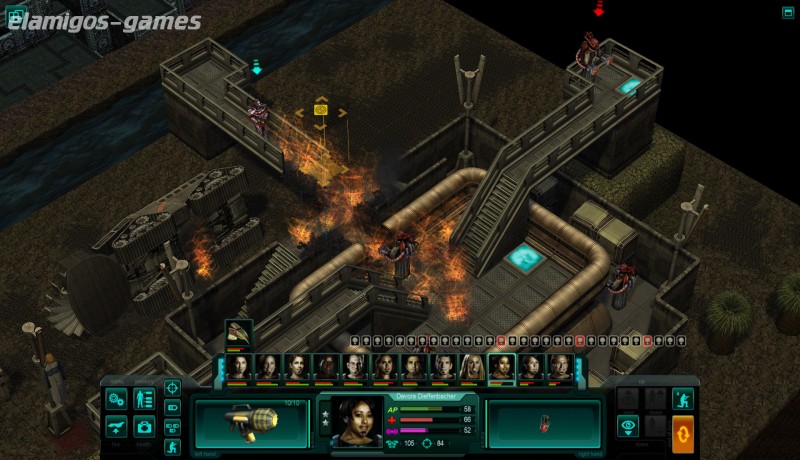
Task: Open the soldier inventory screen
Action: click(144, 399)
